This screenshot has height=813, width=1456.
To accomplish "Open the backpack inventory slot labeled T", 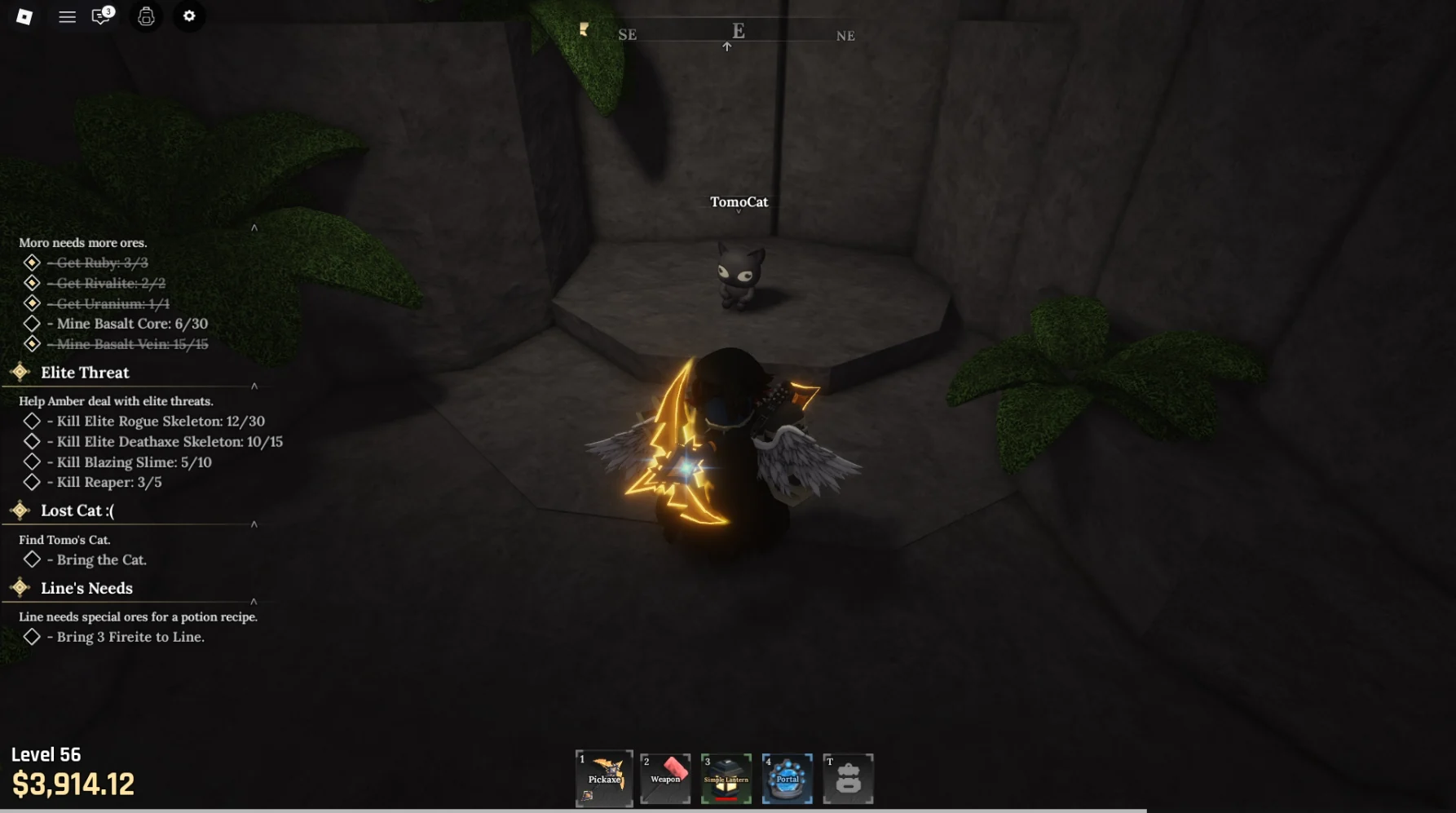I will 848,779.
